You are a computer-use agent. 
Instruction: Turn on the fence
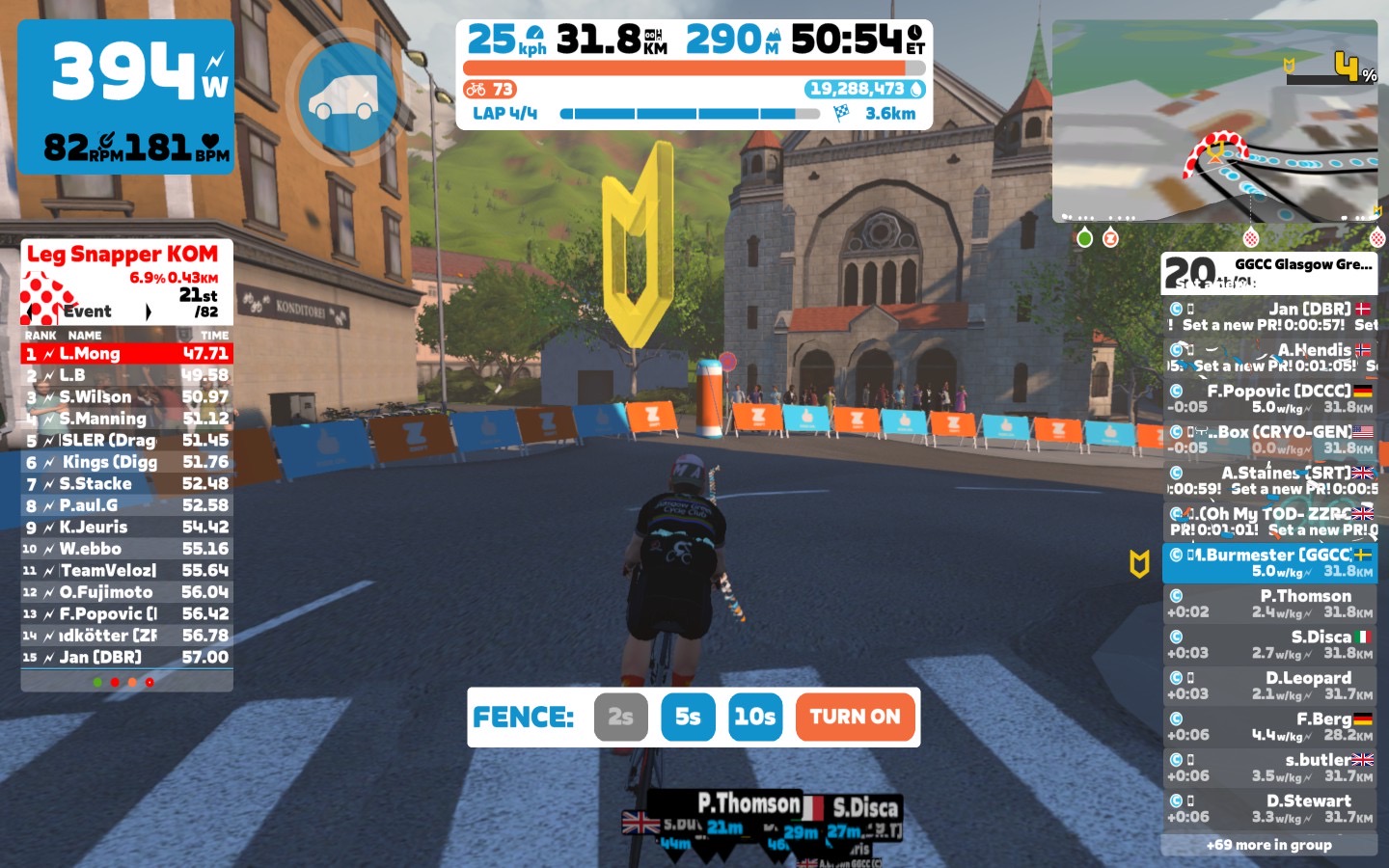pyautogui.click(x=855, y=717)
